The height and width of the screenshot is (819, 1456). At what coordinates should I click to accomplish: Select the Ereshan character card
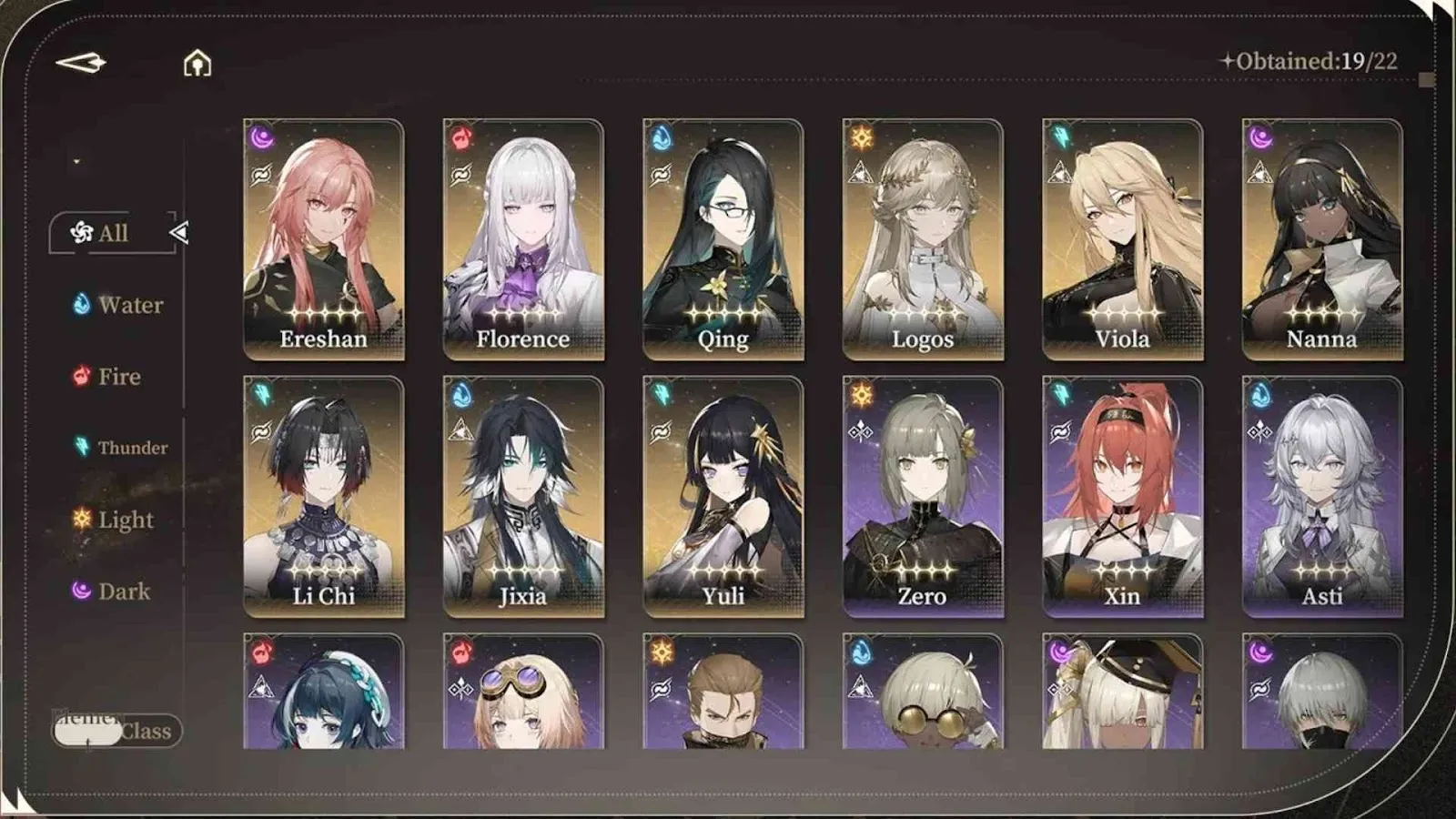[324, 238]
